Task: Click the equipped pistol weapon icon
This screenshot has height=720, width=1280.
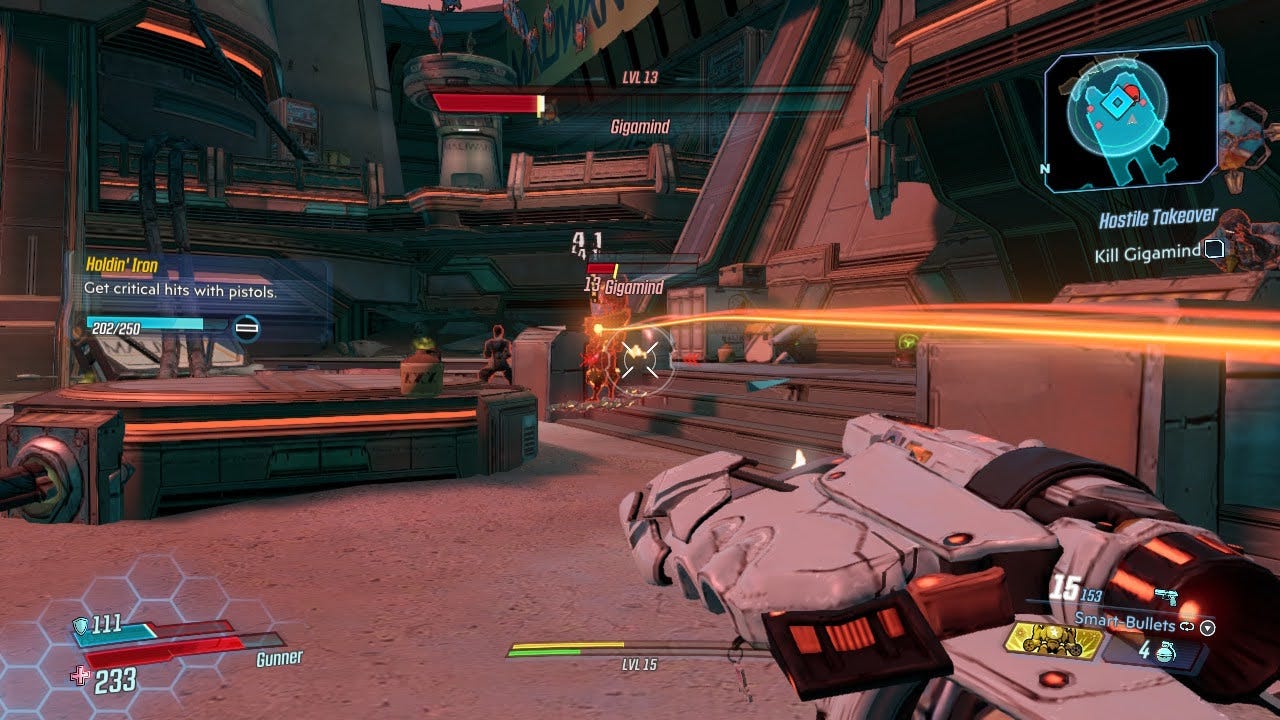Action: click(1166, 597)
